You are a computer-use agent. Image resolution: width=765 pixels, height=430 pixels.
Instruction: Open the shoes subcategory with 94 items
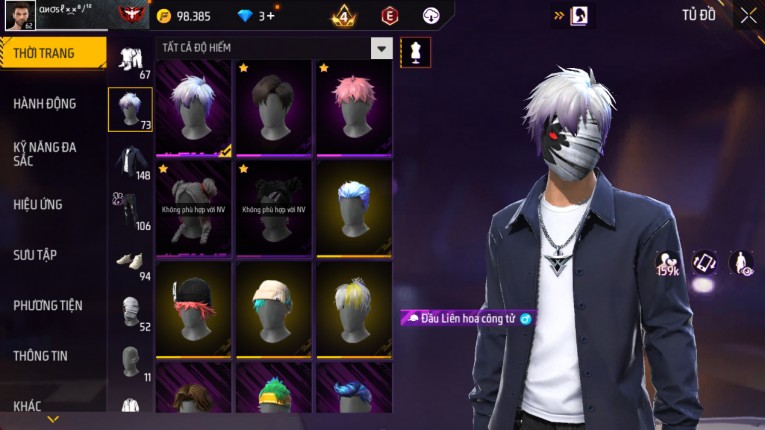pos(130,262)
